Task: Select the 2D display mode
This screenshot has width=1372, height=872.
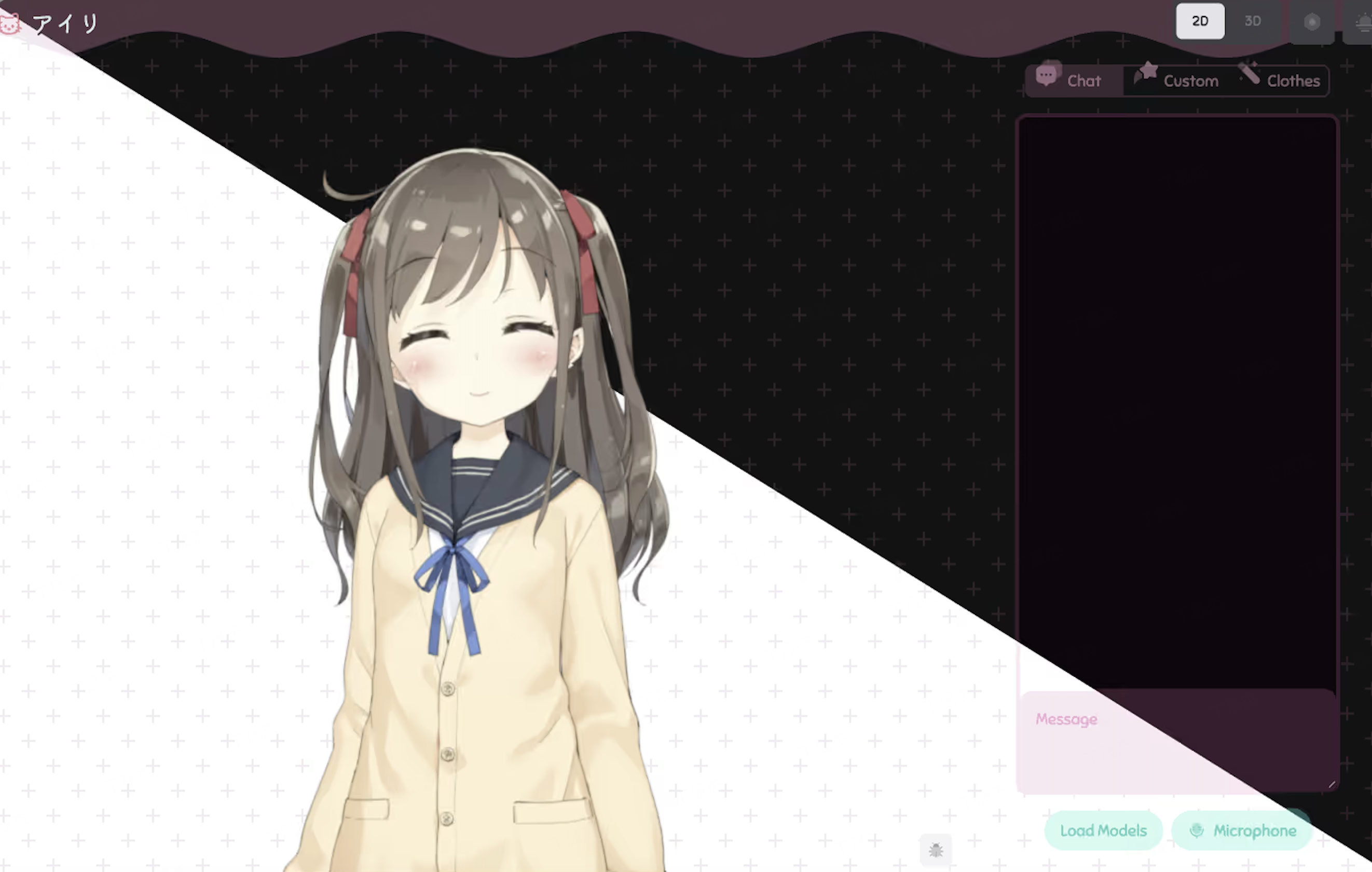Action: [1201, 21]
